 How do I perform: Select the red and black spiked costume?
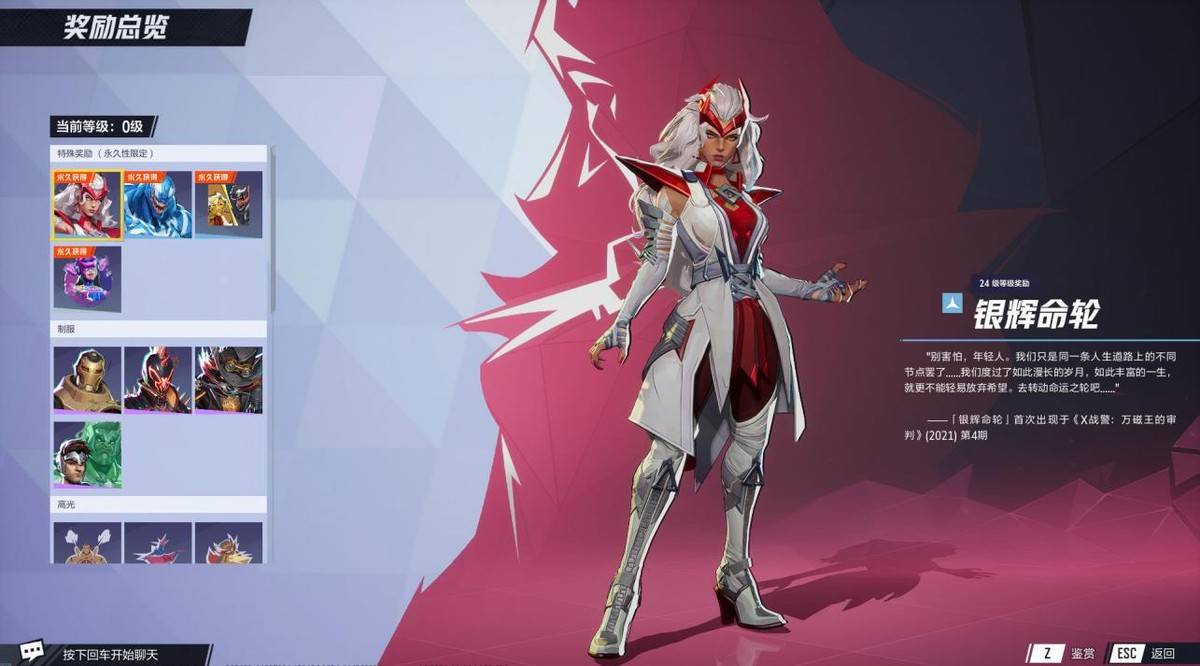[158, 380]
